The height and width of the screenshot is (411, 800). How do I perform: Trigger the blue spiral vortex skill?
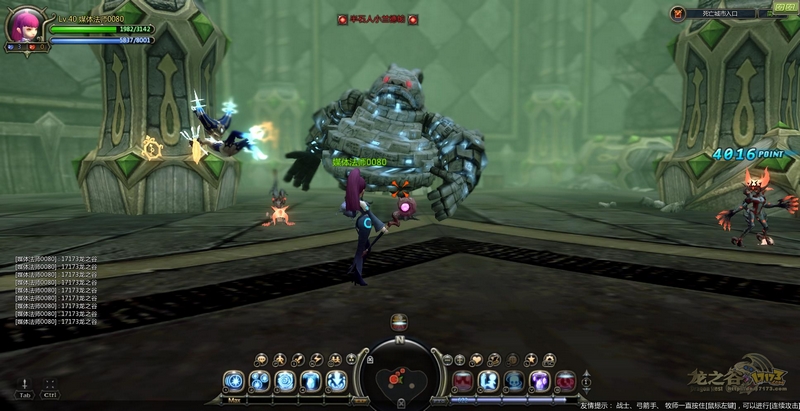(x=285, y=381)
